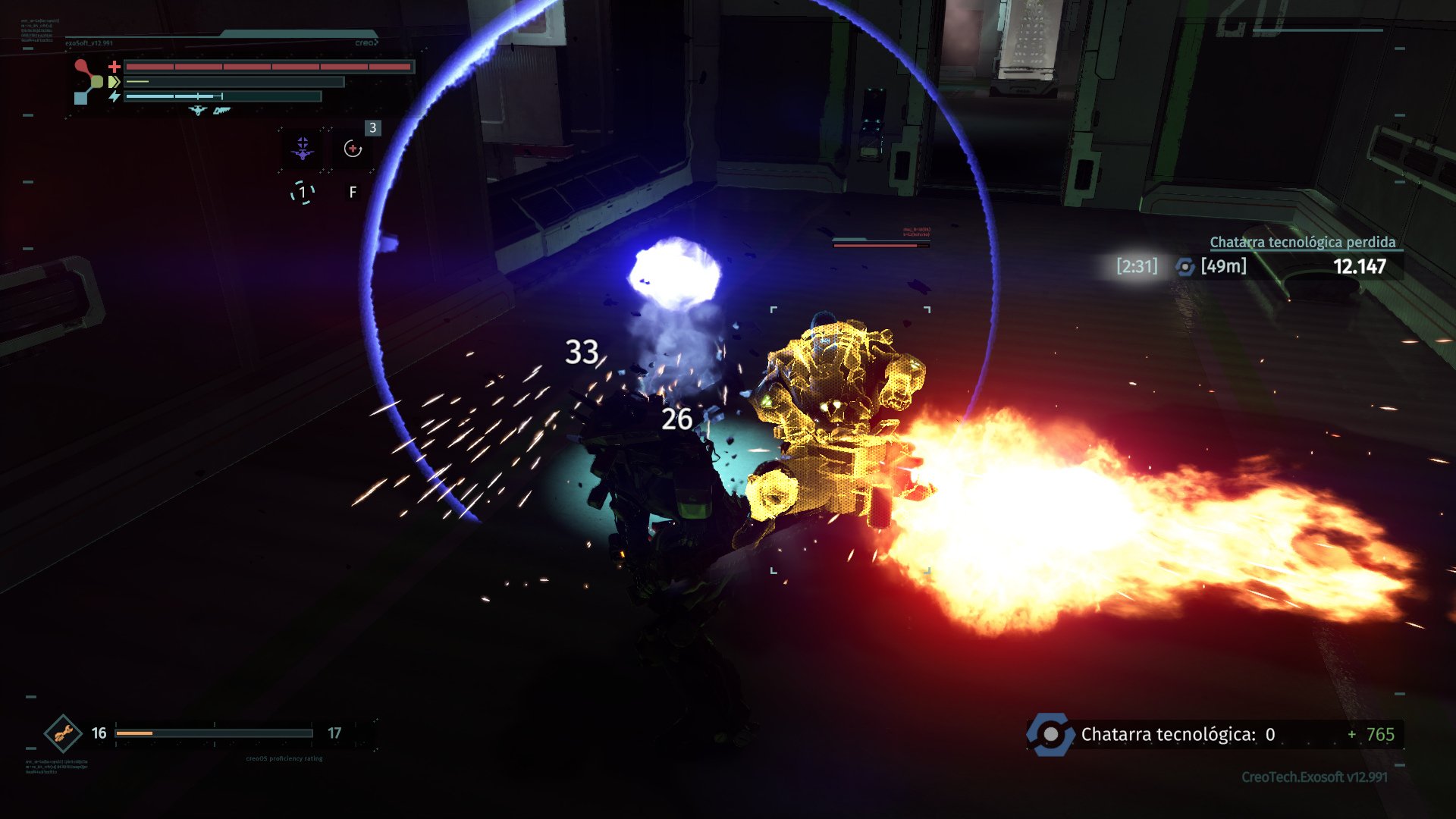Screen dimensions: 1456x819
Task: Click the drone wings icon below stat bars
Action: 198,111
